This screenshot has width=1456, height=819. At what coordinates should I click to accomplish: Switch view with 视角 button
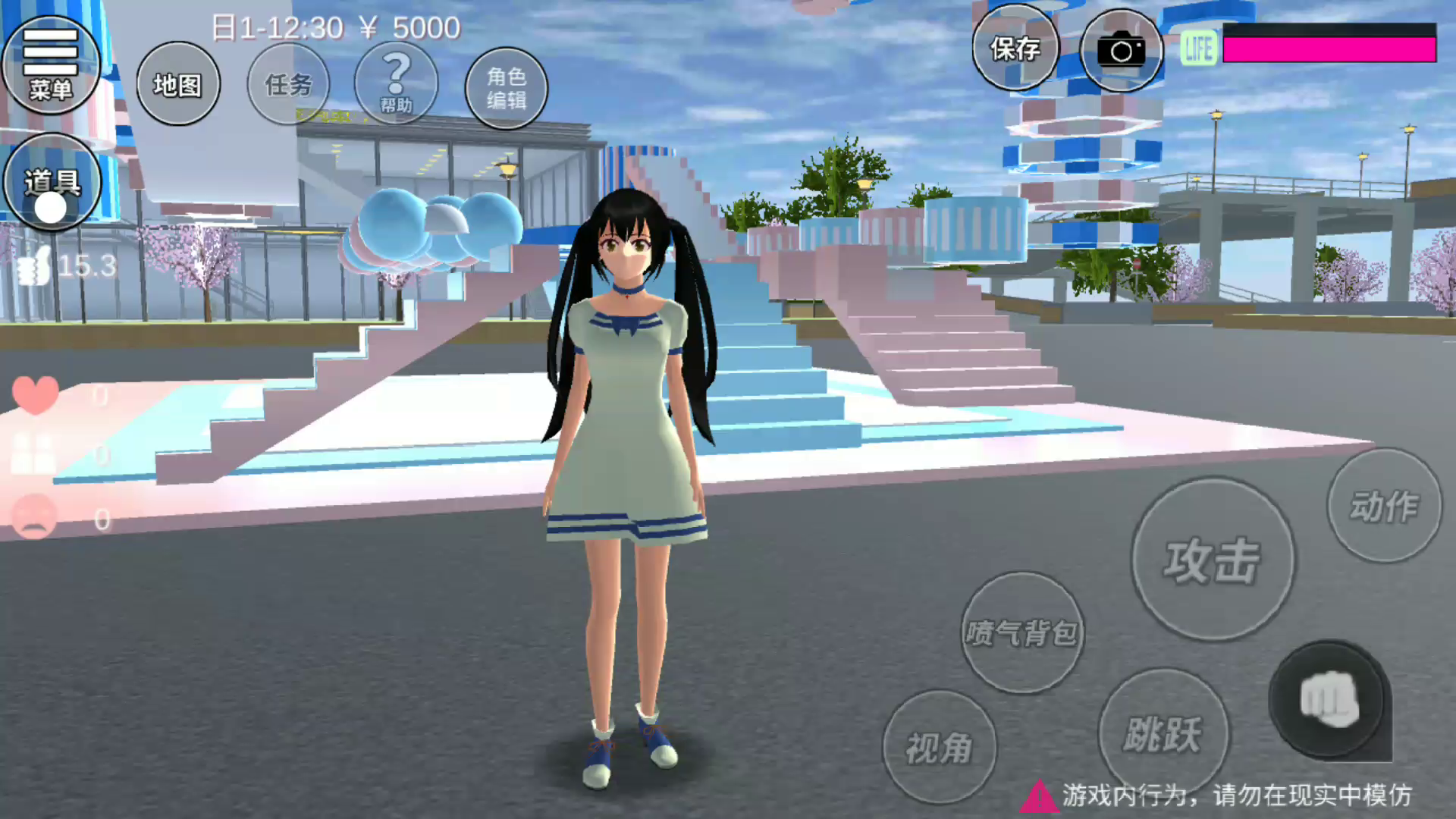point(939,748)
